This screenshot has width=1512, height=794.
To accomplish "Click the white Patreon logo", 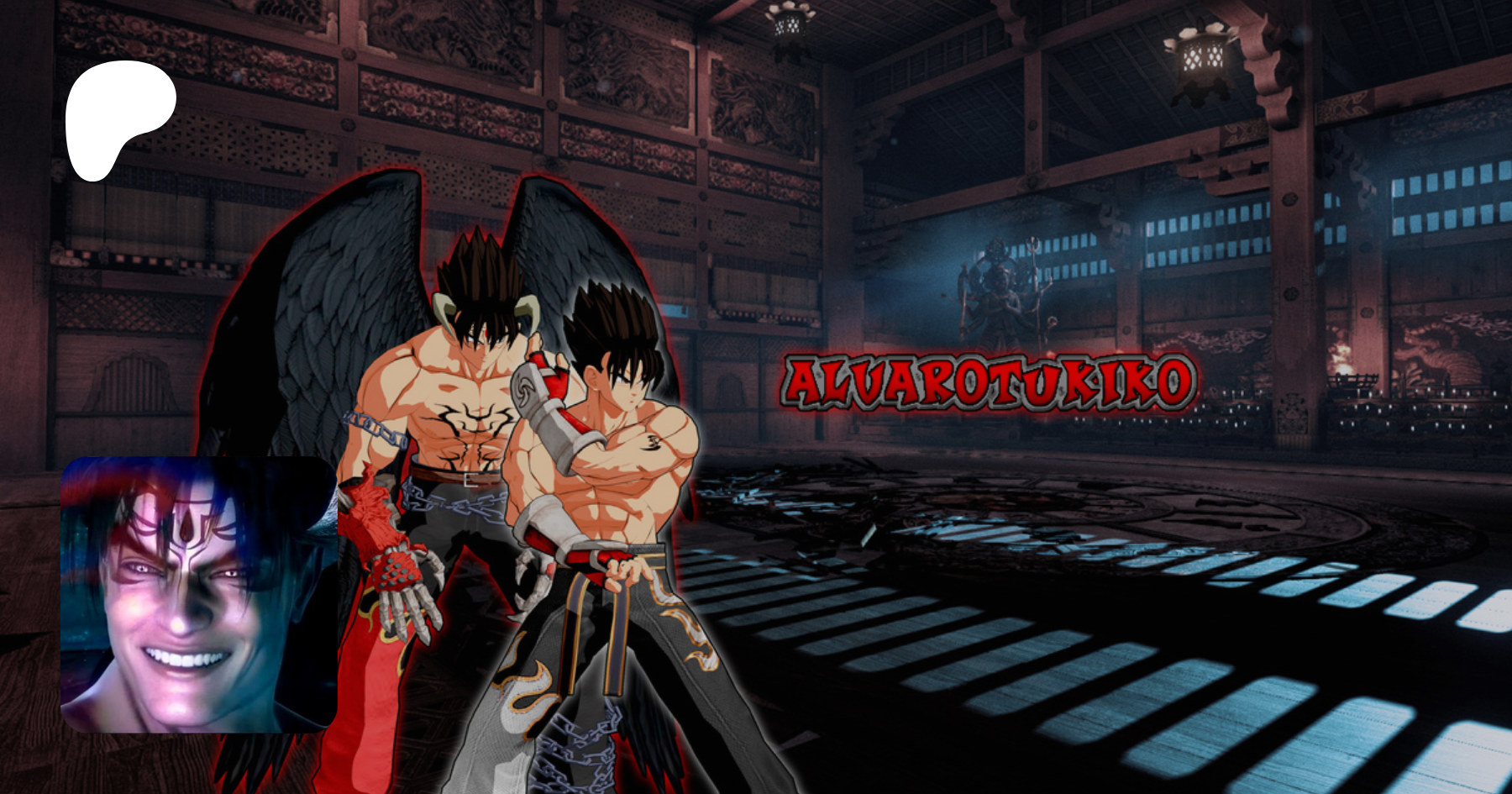I will point(118,116).
